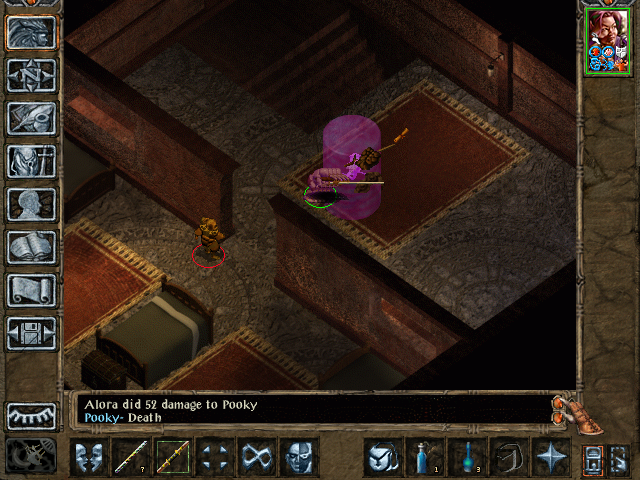Use the mask-face thieving icon
Image resolution: width=640 pixels, height=480 pixels.
tap(299, 458)
